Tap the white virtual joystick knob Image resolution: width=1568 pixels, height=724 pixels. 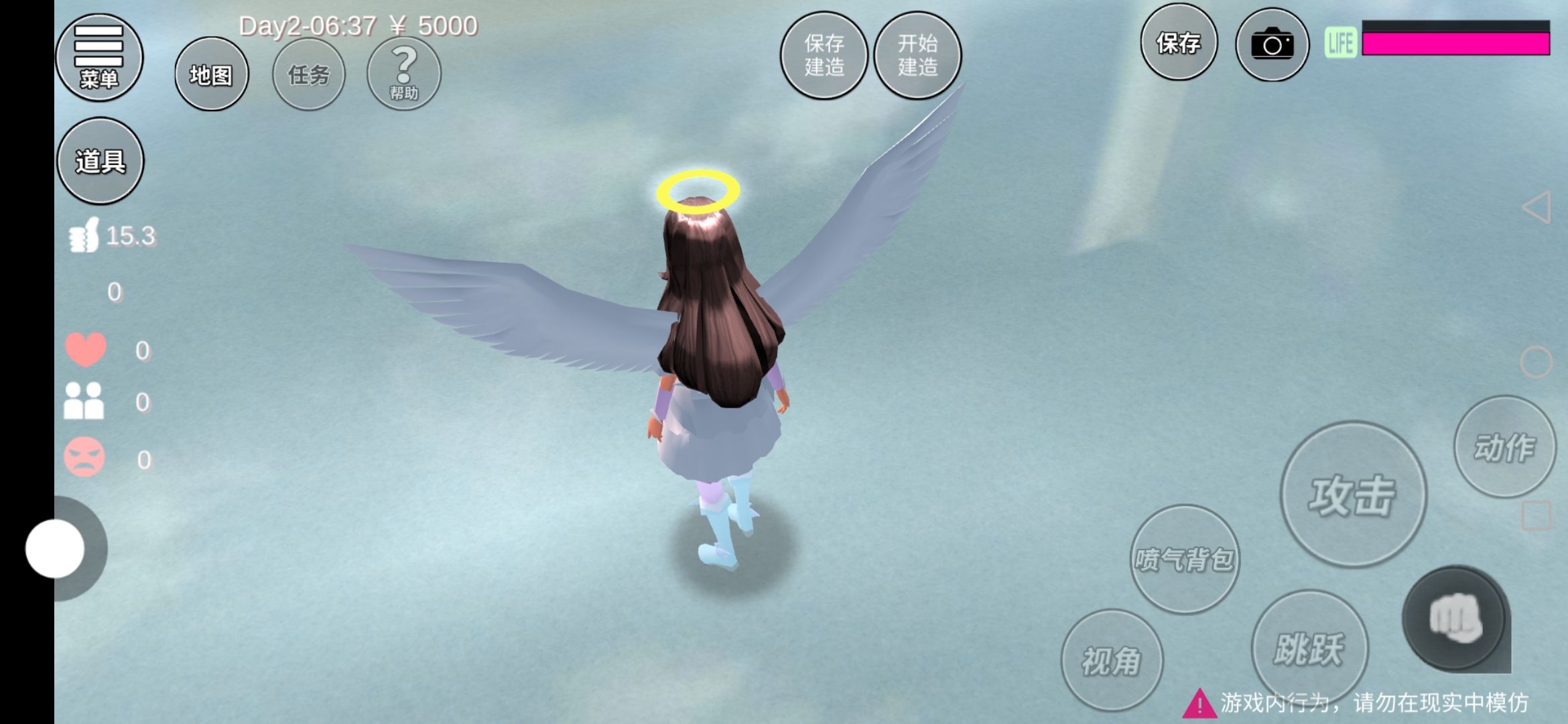point(55,548)
